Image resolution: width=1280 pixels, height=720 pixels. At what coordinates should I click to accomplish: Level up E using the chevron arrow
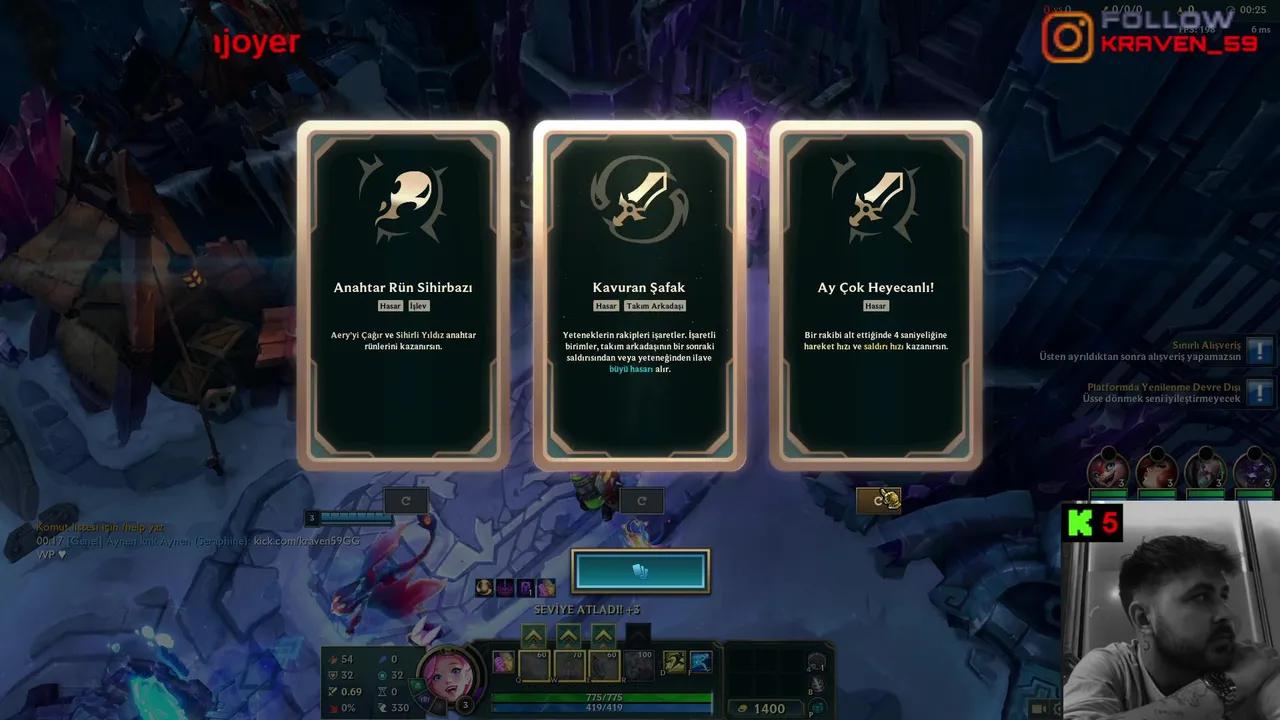(x=602, y=634)
